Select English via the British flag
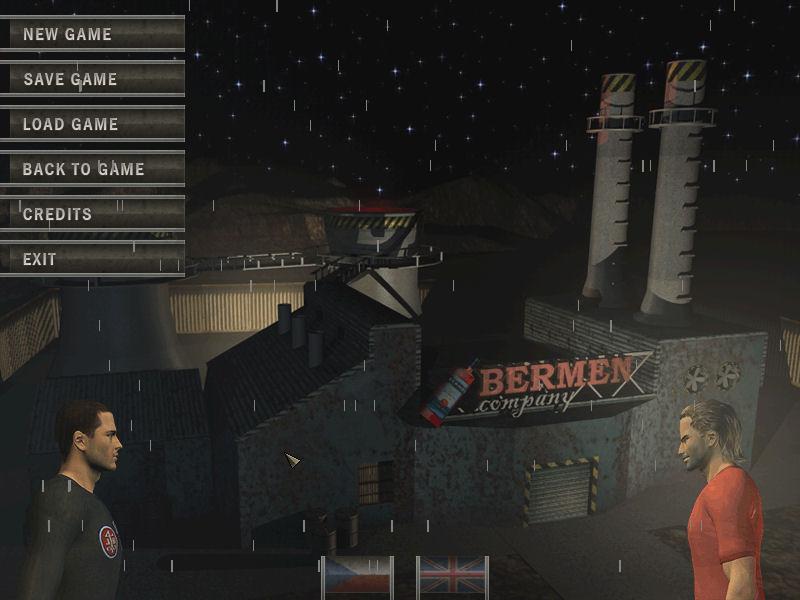Screen dimensions: 800x600 point(451,576)
